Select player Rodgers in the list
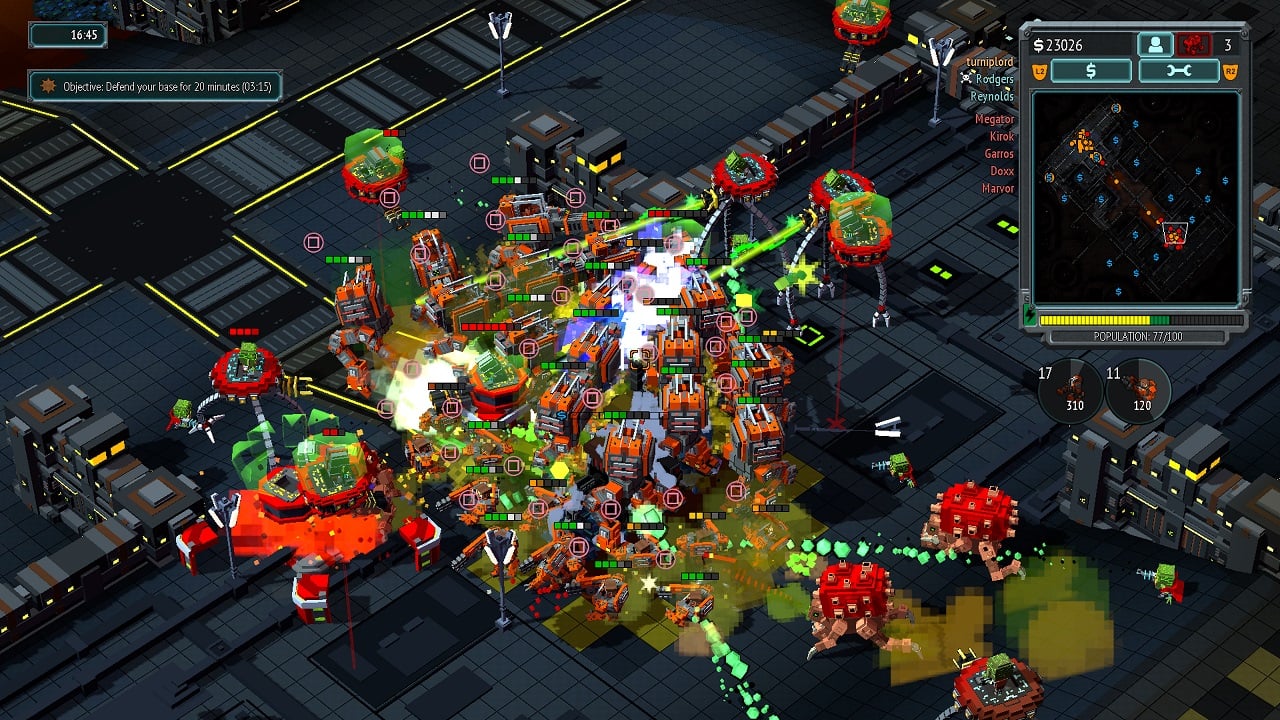Viewport: 1280px width, 720px height. (994, 79)
